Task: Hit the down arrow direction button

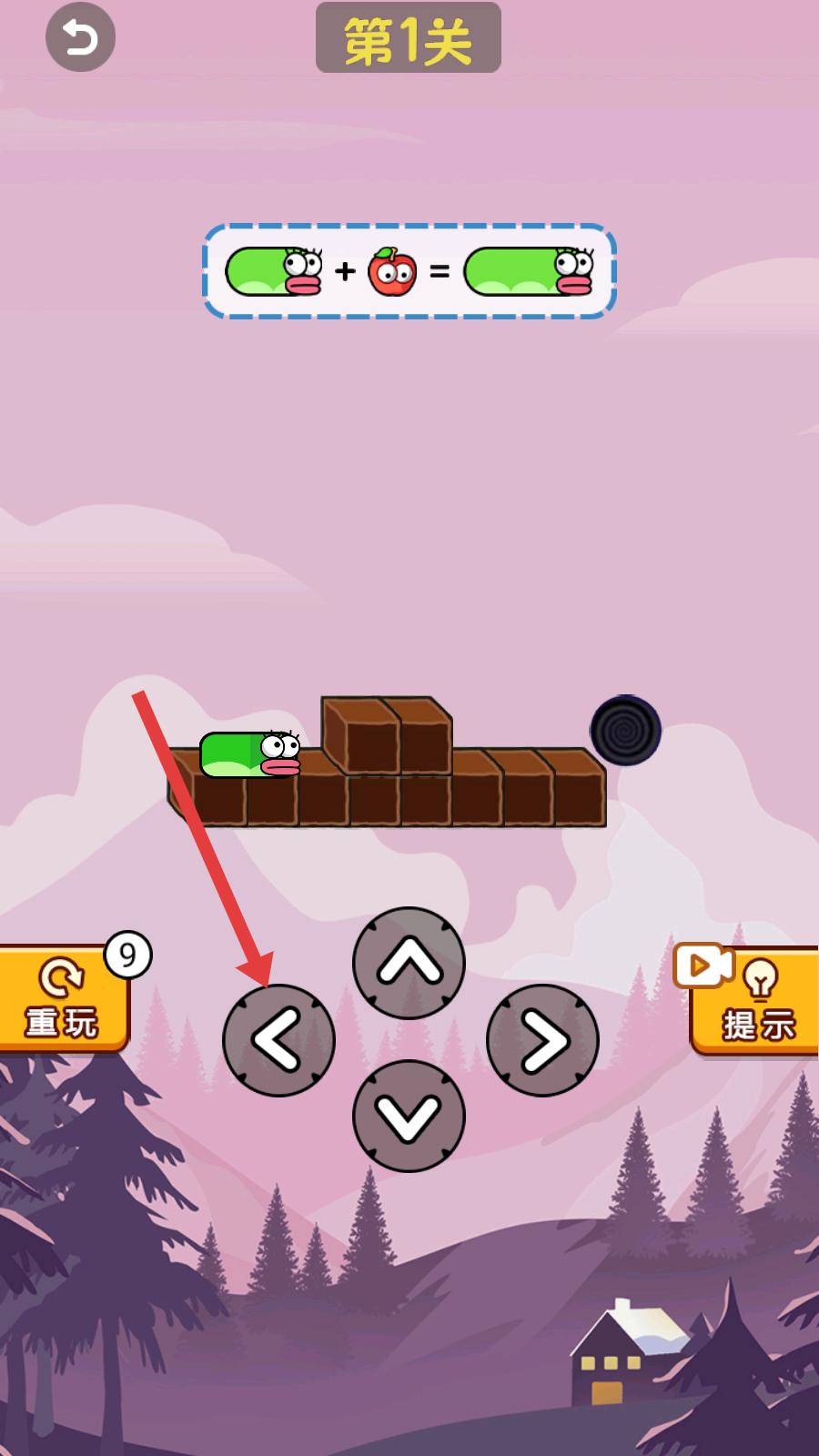Action: [409, 1116]
